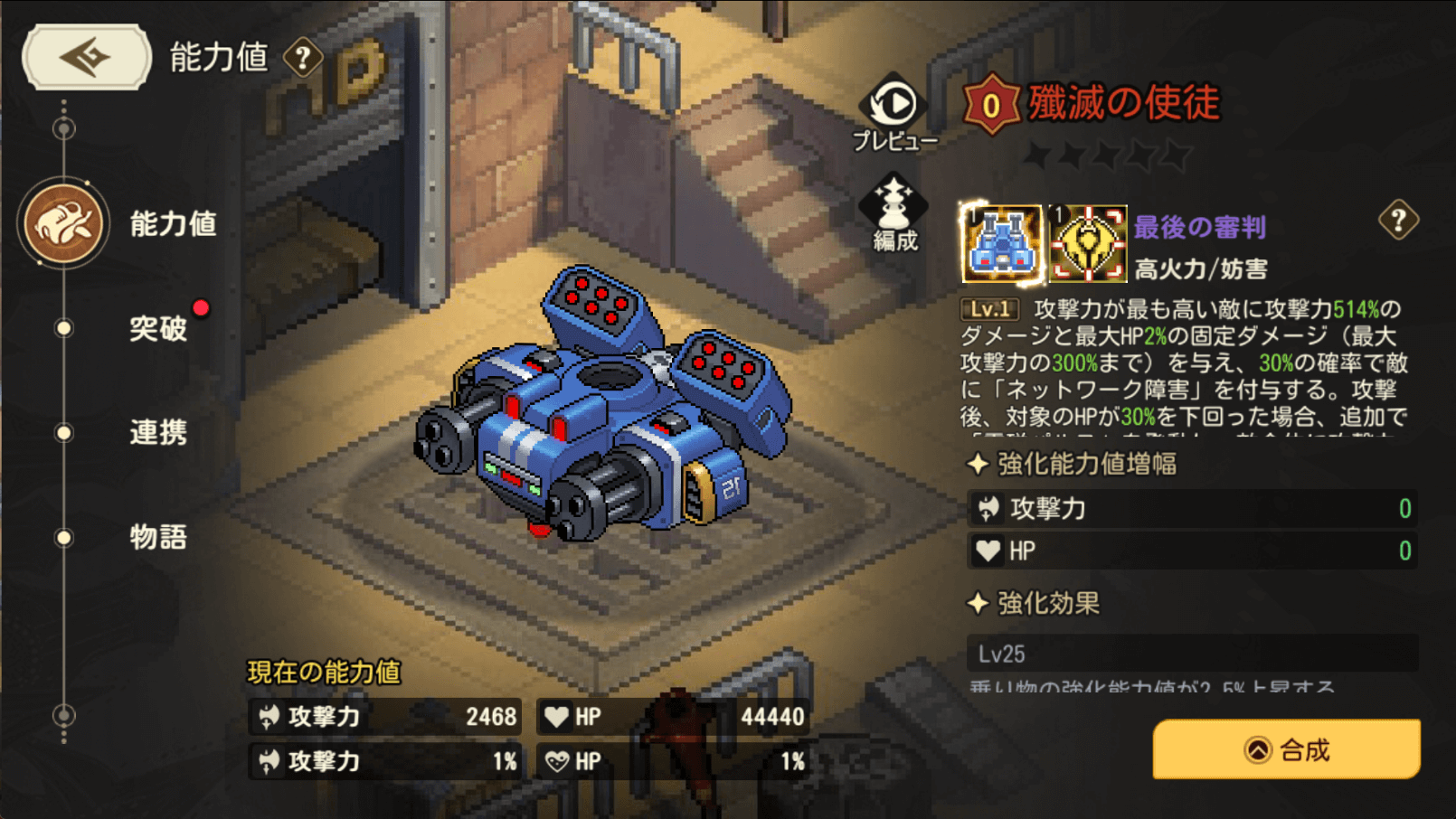Open the 編成 formation screen

tap(893, 213)
